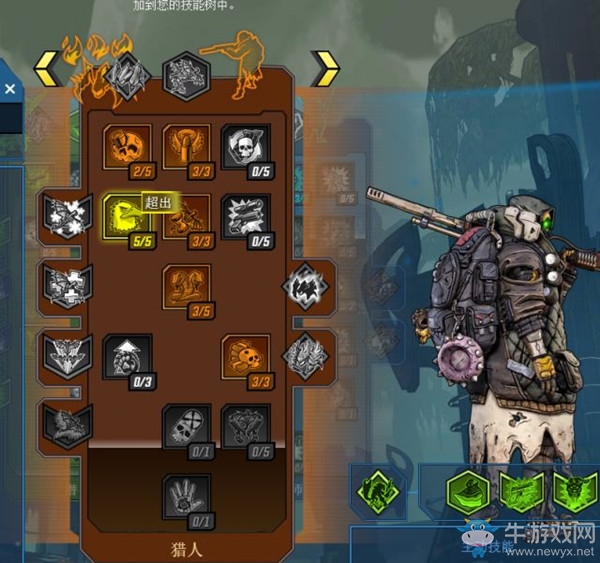Select the hand capstone skill at 0/1
Image resolution: width=600 pixels, height=563 pixels.
coord(187,497)
